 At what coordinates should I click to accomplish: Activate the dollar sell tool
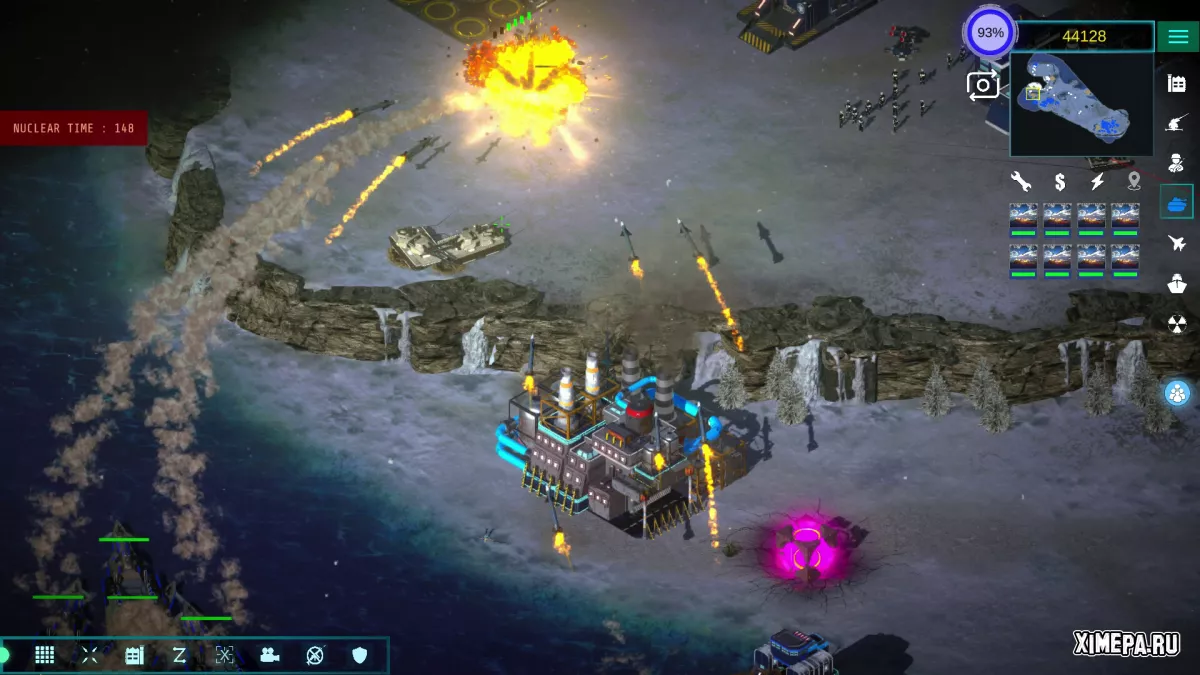tap(1059, 182)
